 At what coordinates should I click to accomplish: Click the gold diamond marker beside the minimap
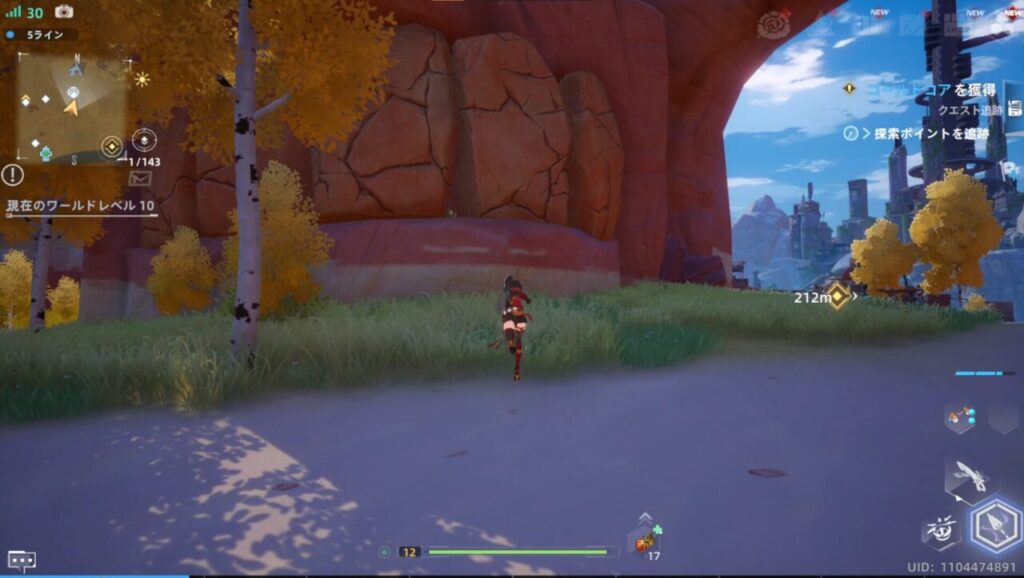pyautogui.click(x=111, y=146)
